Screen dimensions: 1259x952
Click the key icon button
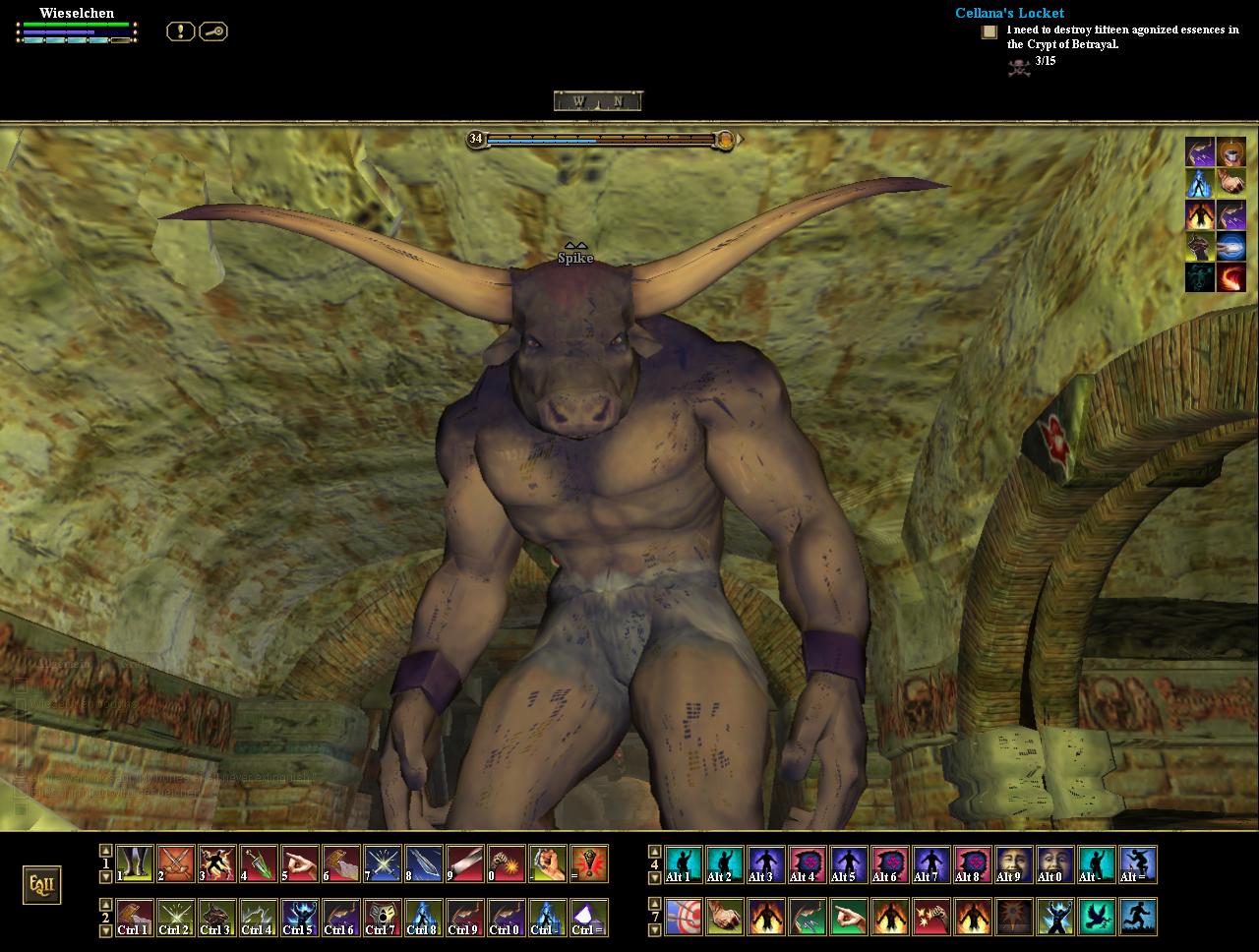point(213,31)
